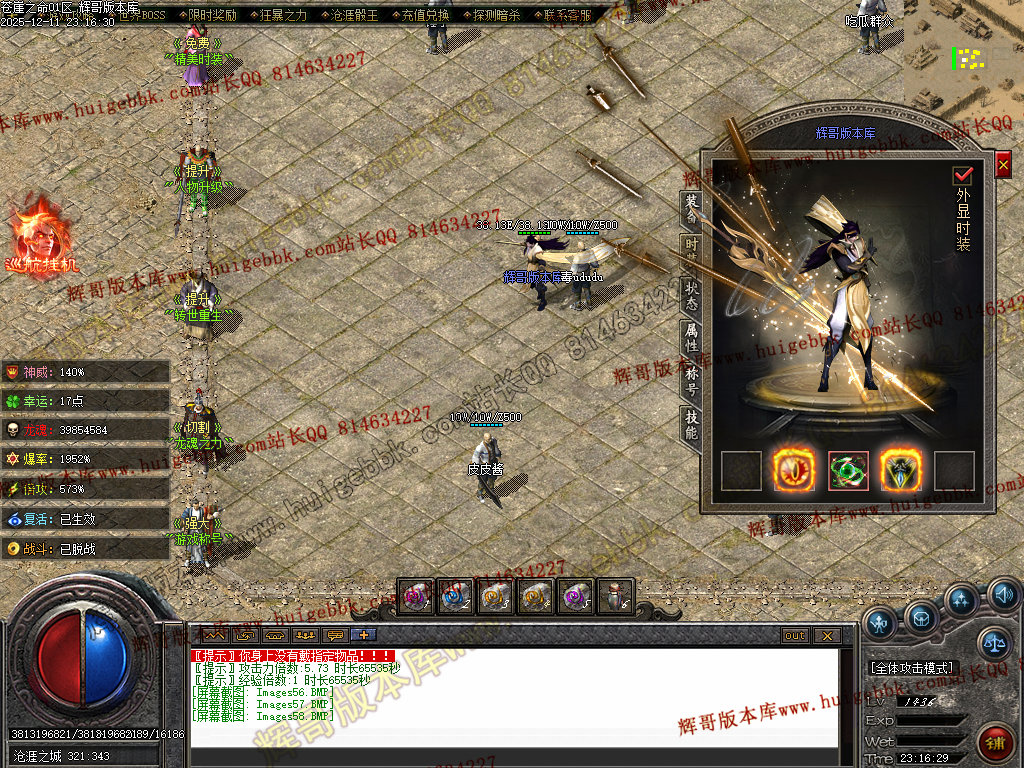Open the 狂暴之力 menu

pos(284,15)
